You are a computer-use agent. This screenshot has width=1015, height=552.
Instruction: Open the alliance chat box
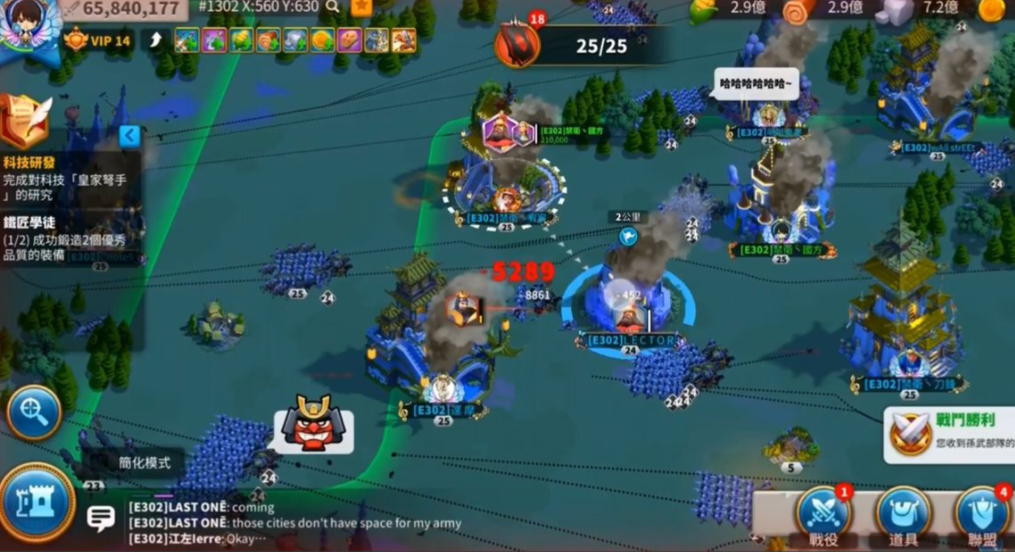pos(101,518)
